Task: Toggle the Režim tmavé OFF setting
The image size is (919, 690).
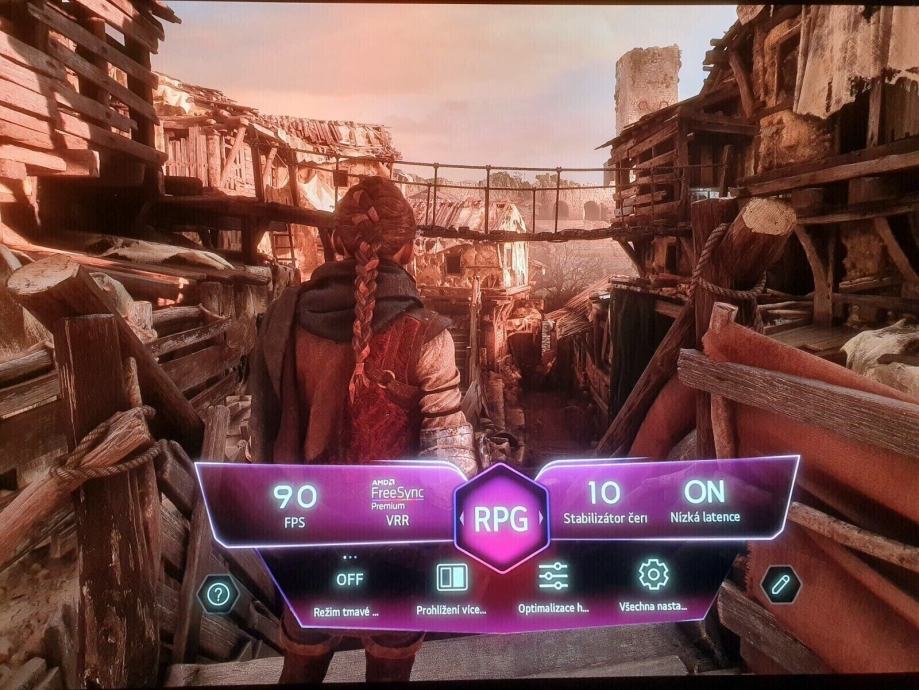Action: pos(349,587)
